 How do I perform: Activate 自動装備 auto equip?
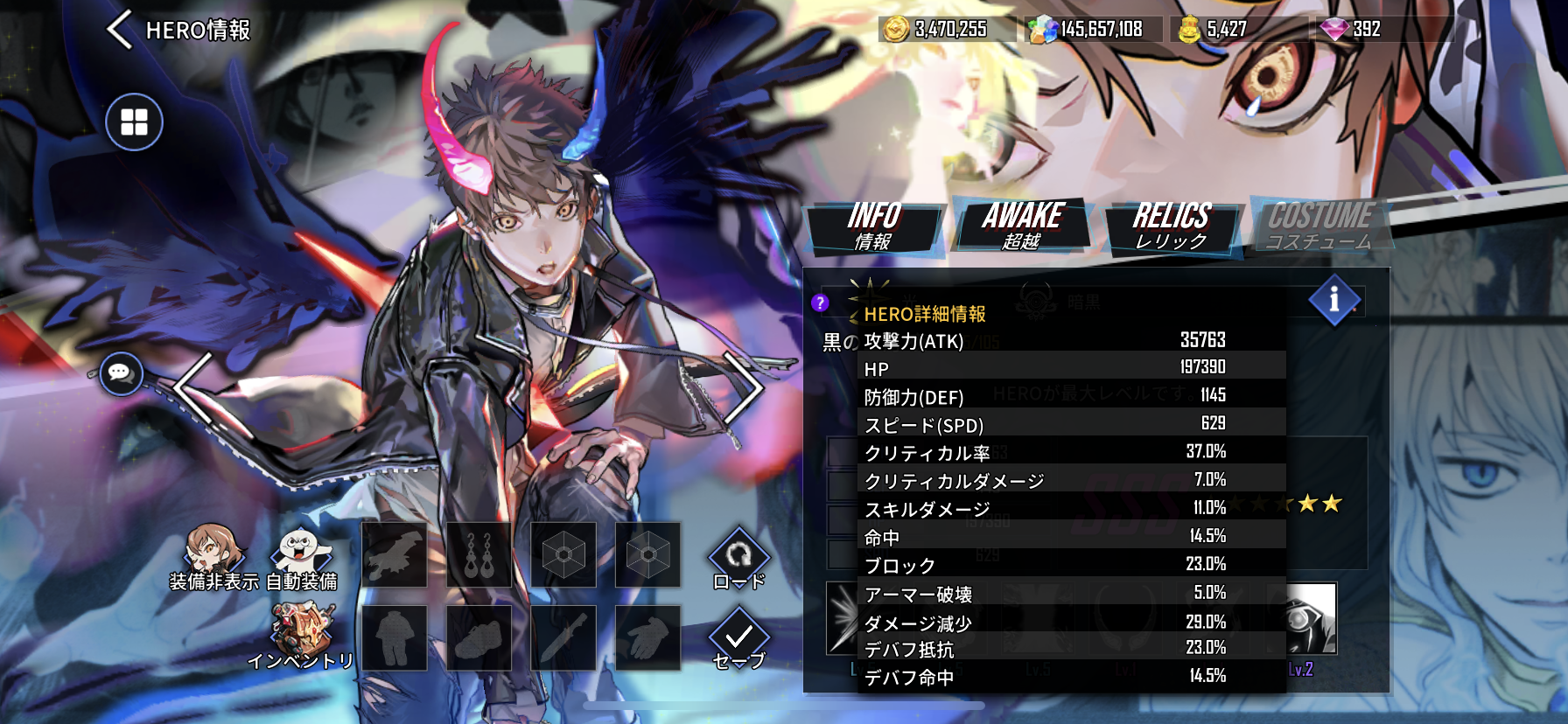pyautogui.click(x=302, y=557)
